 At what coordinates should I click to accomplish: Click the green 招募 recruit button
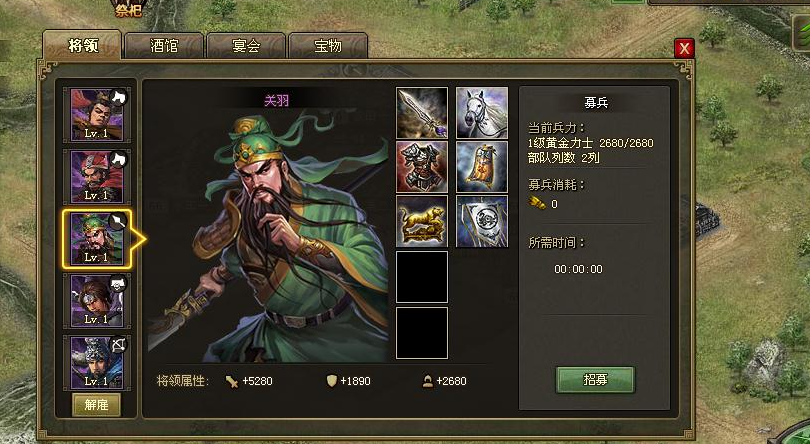click(595, 379)
